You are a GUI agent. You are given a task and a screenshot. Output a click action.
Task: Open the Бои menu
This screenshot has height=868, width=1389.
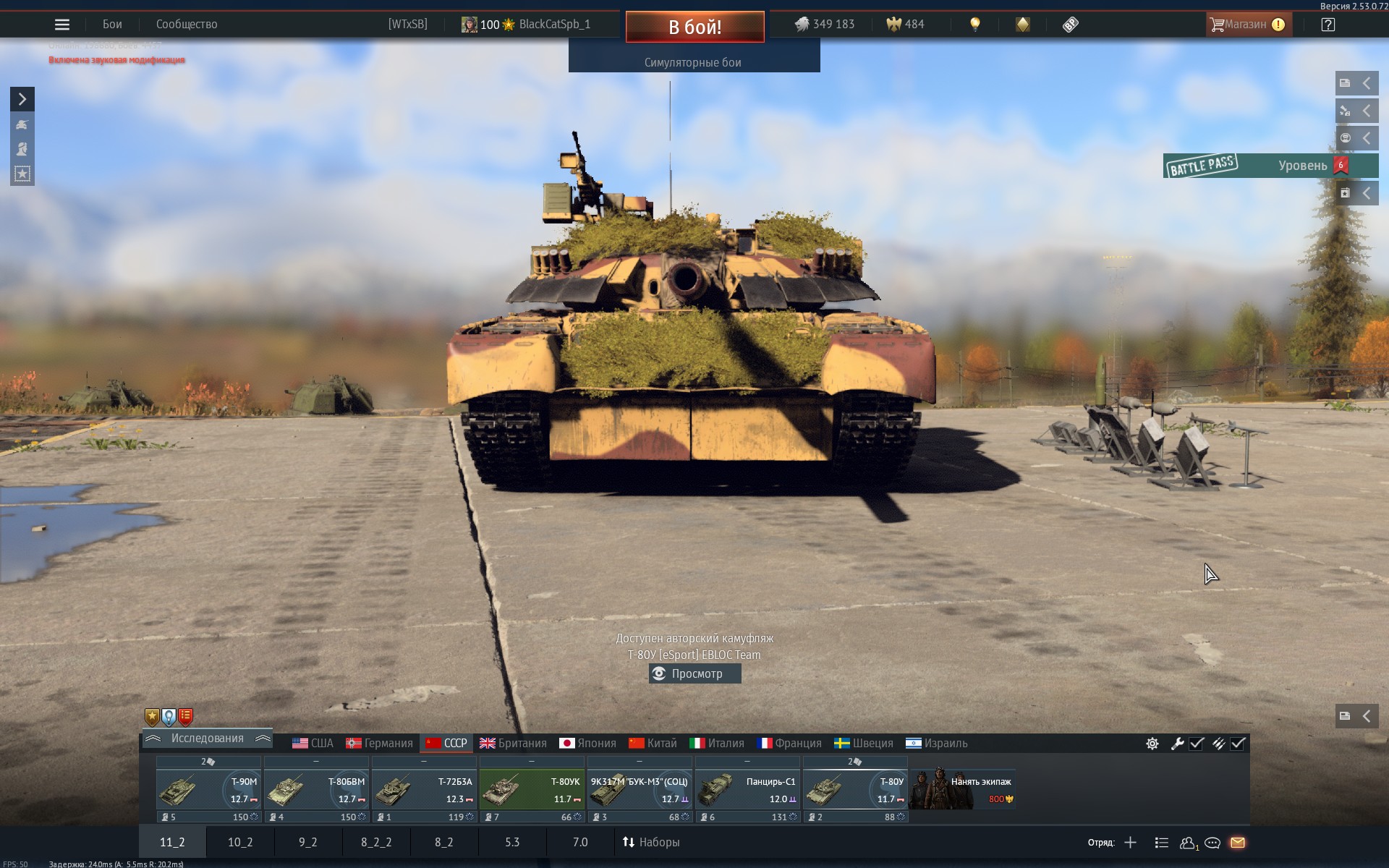pyautogui.click(x=112, y=25)
